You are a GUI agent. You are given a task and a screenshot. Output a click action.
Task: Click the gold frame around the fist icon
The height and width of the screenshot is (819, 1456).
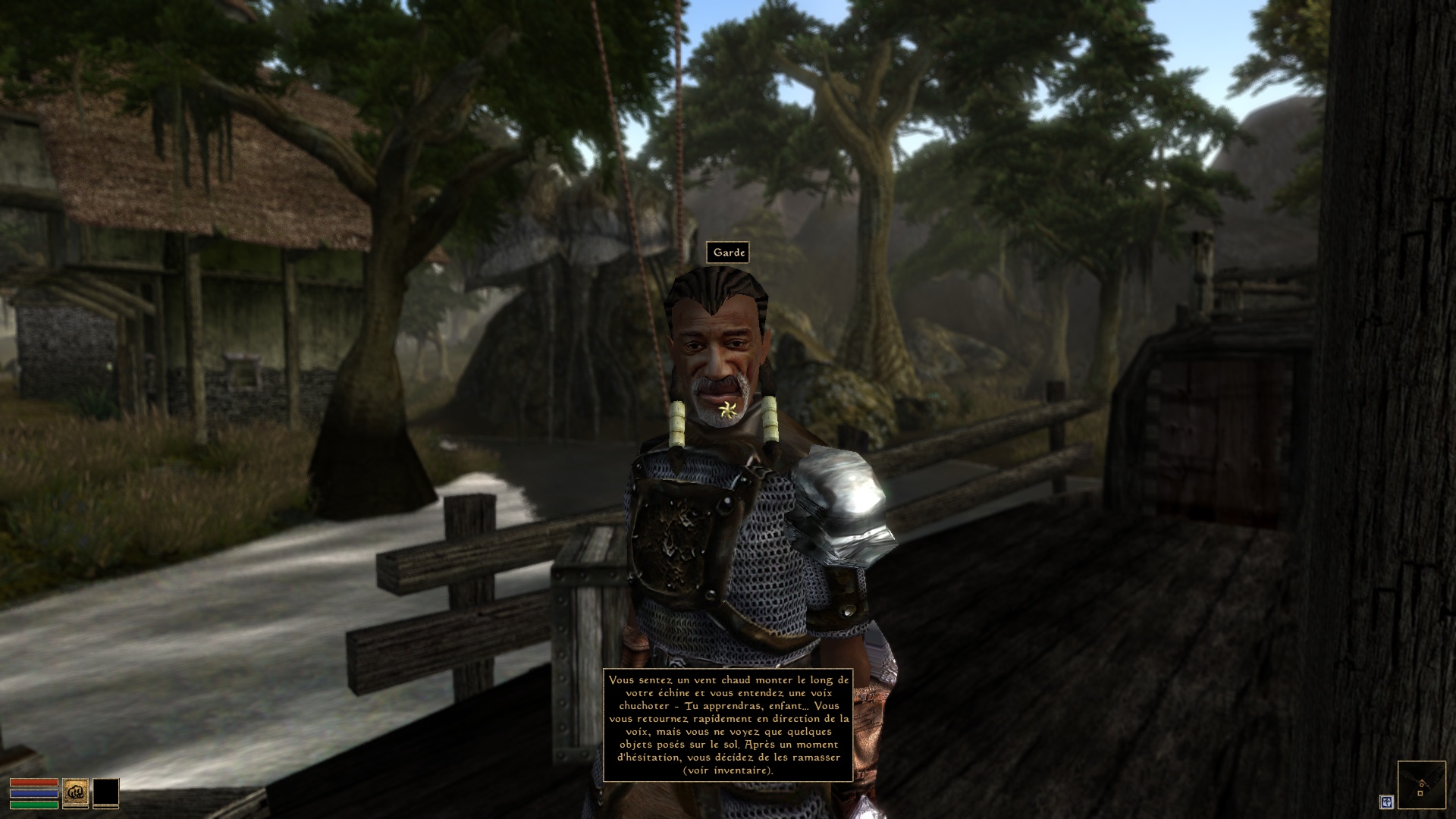click(x=64, y=792)
